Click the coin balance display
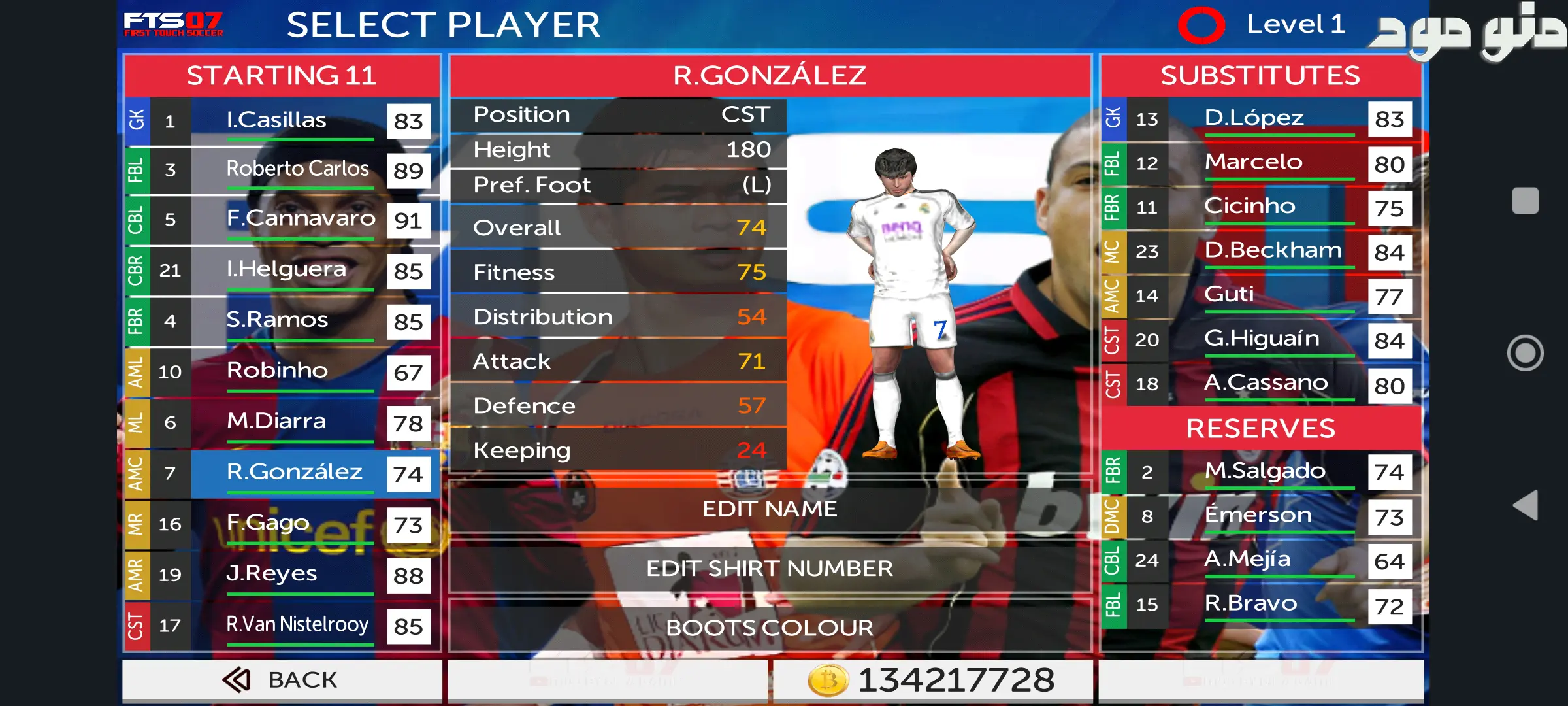Image resolution: width=1568 pixels, height=706 pixels. [x=932, y=680]
